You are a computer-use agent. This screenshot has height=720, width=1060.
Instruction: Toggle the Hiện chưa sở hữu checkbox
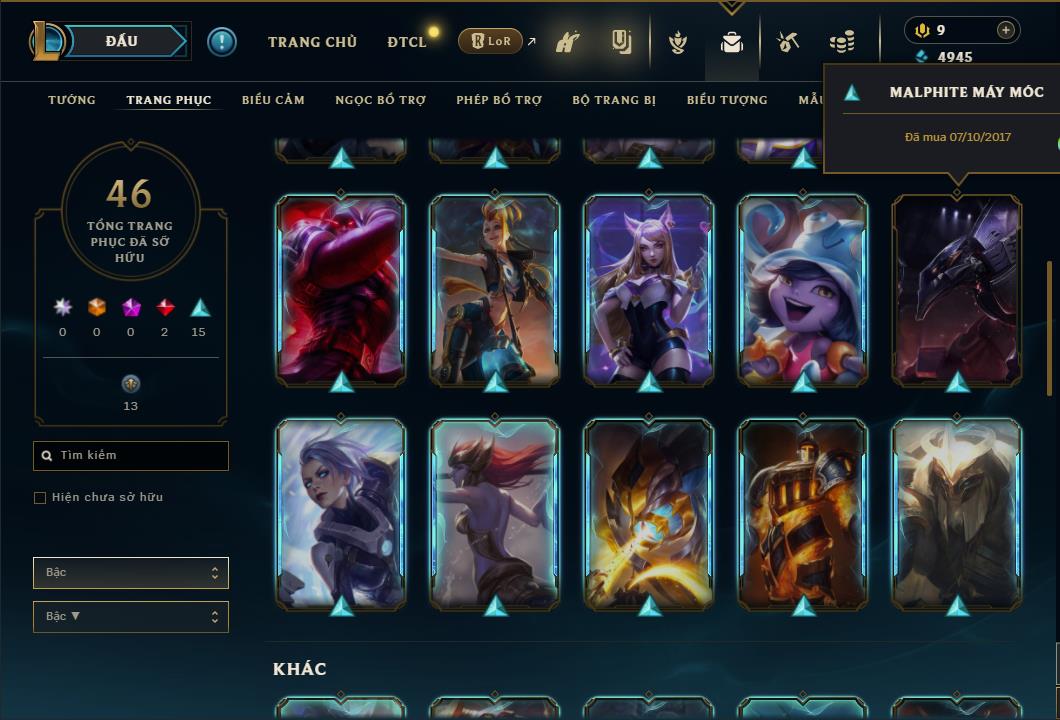(40, 498)
